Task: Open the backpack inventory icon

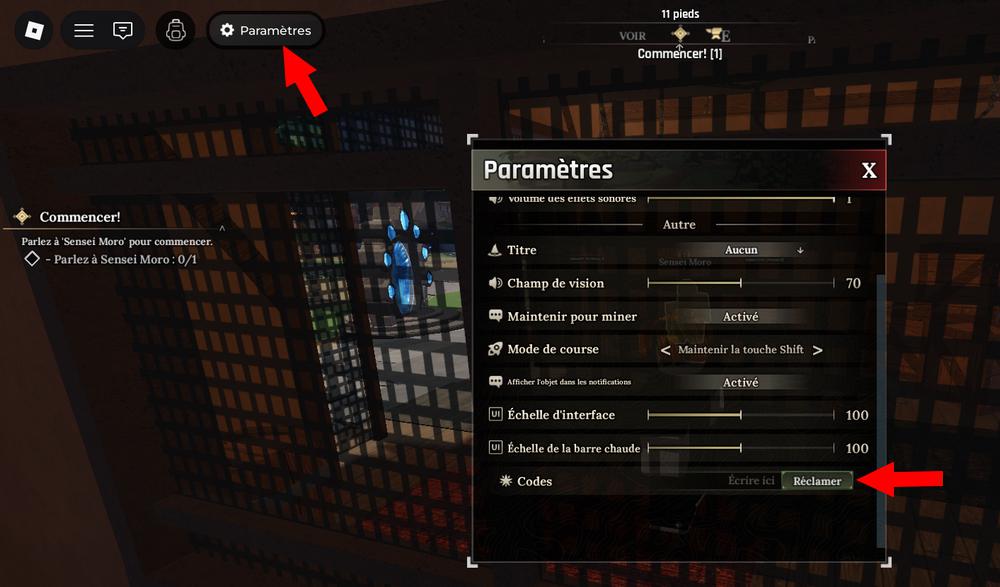Action: [176, 30]
